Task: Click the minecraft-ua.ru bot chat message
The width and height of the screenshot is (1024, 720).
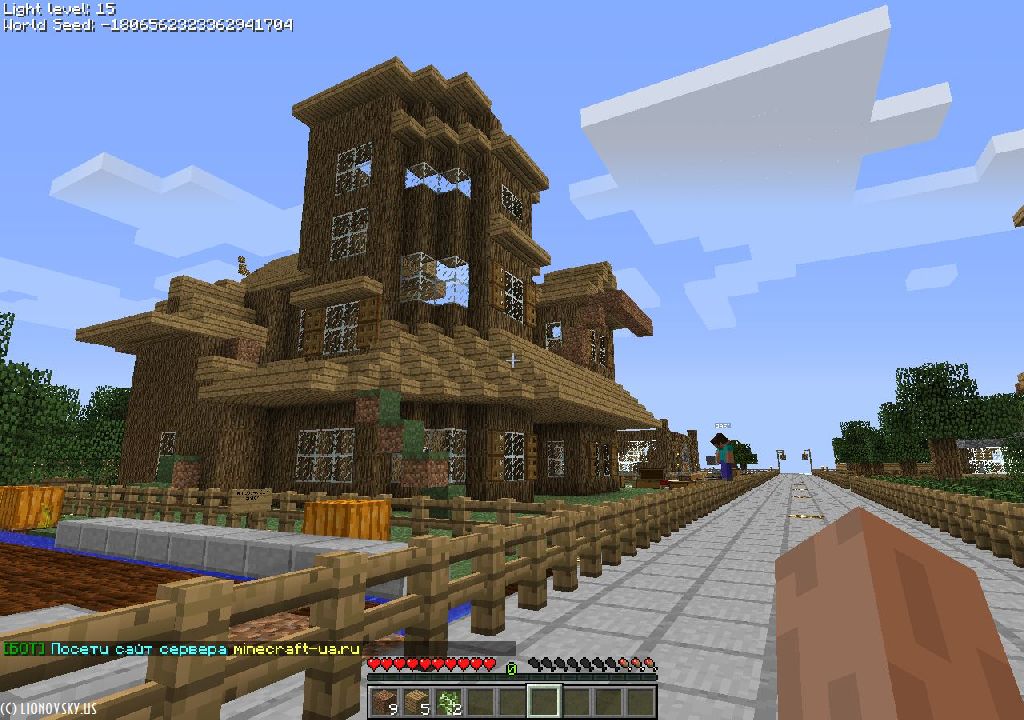Action: point(182,649)
